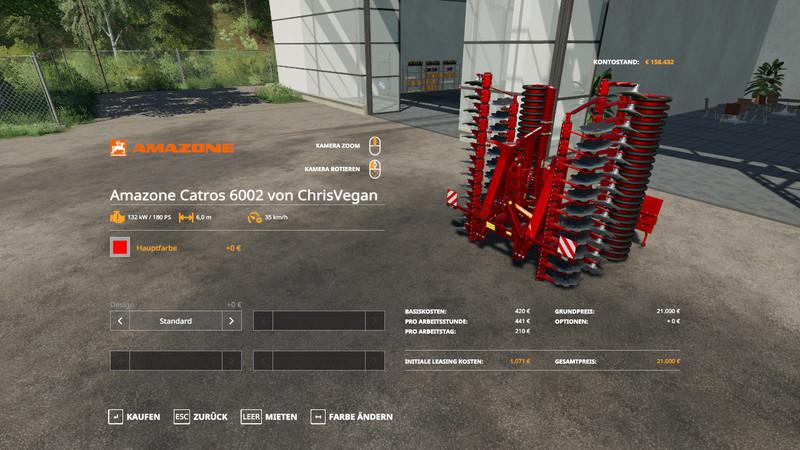Choose Farbe Ändern to change color
Viewport: 800px width, 450px height.
pos(352,416)
